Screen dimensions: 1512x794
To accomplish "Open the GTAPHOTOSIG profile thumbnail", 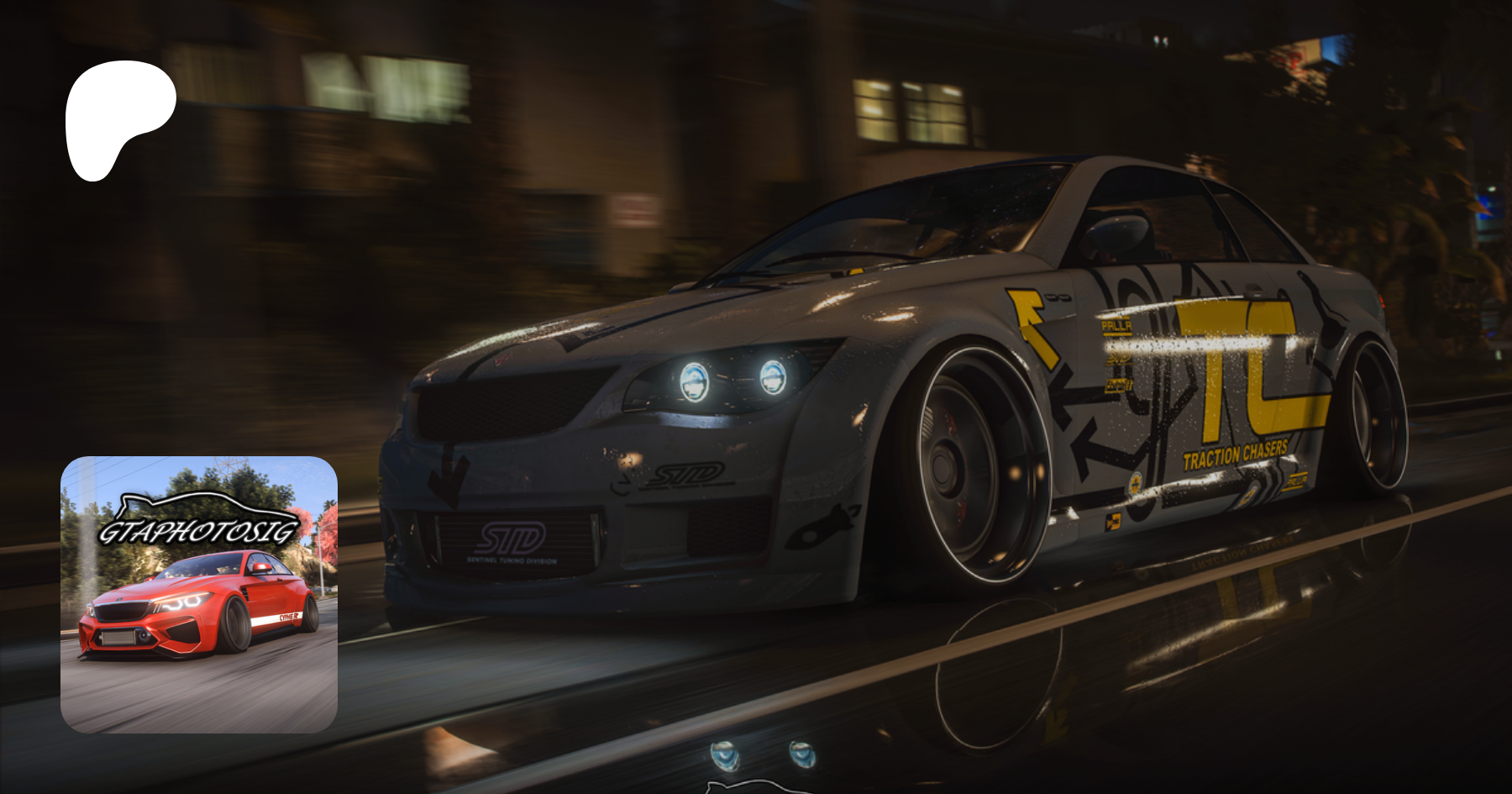I will tap(199, 594).
